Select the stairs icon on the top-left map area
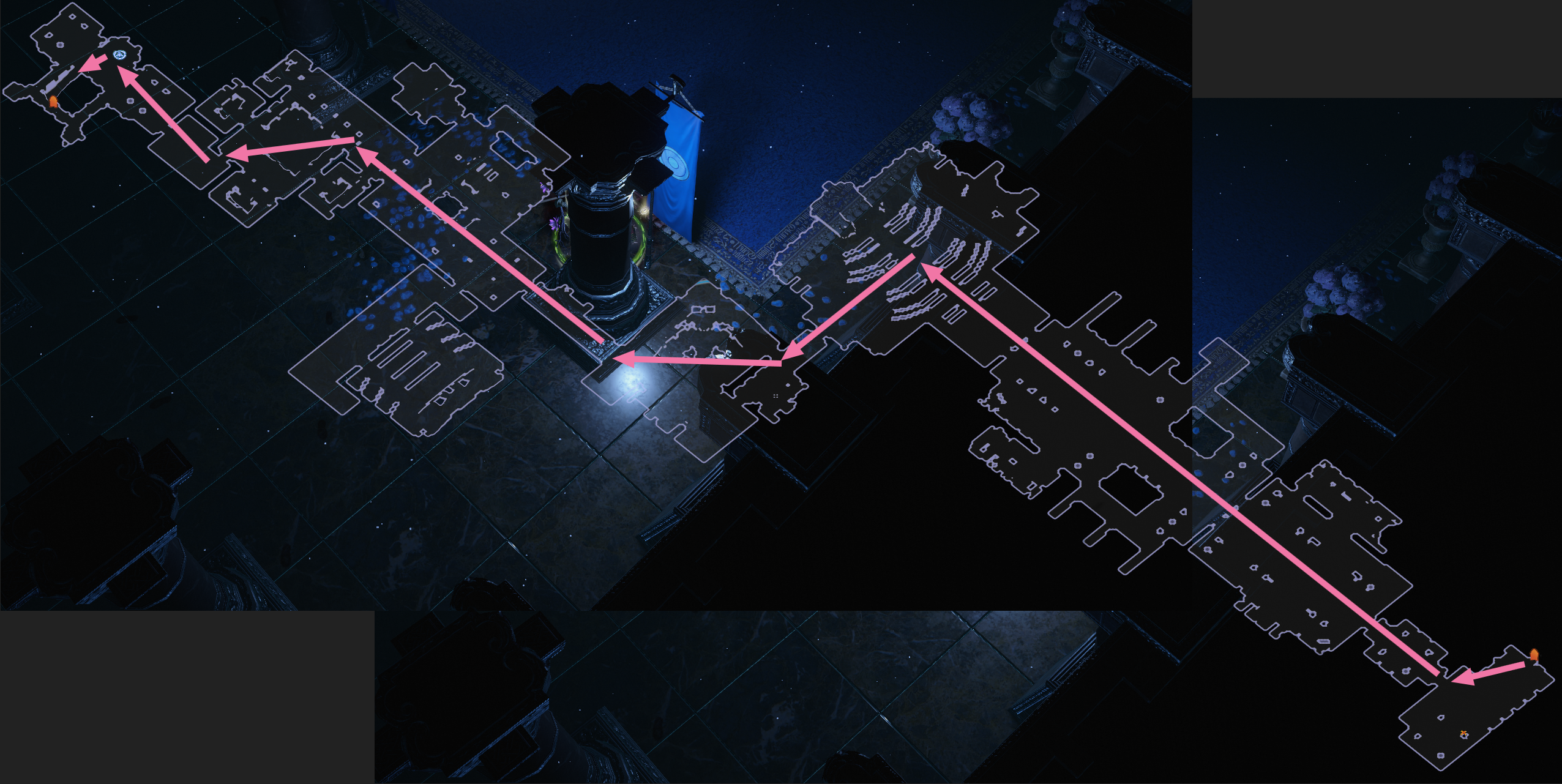 click(60, 78)
